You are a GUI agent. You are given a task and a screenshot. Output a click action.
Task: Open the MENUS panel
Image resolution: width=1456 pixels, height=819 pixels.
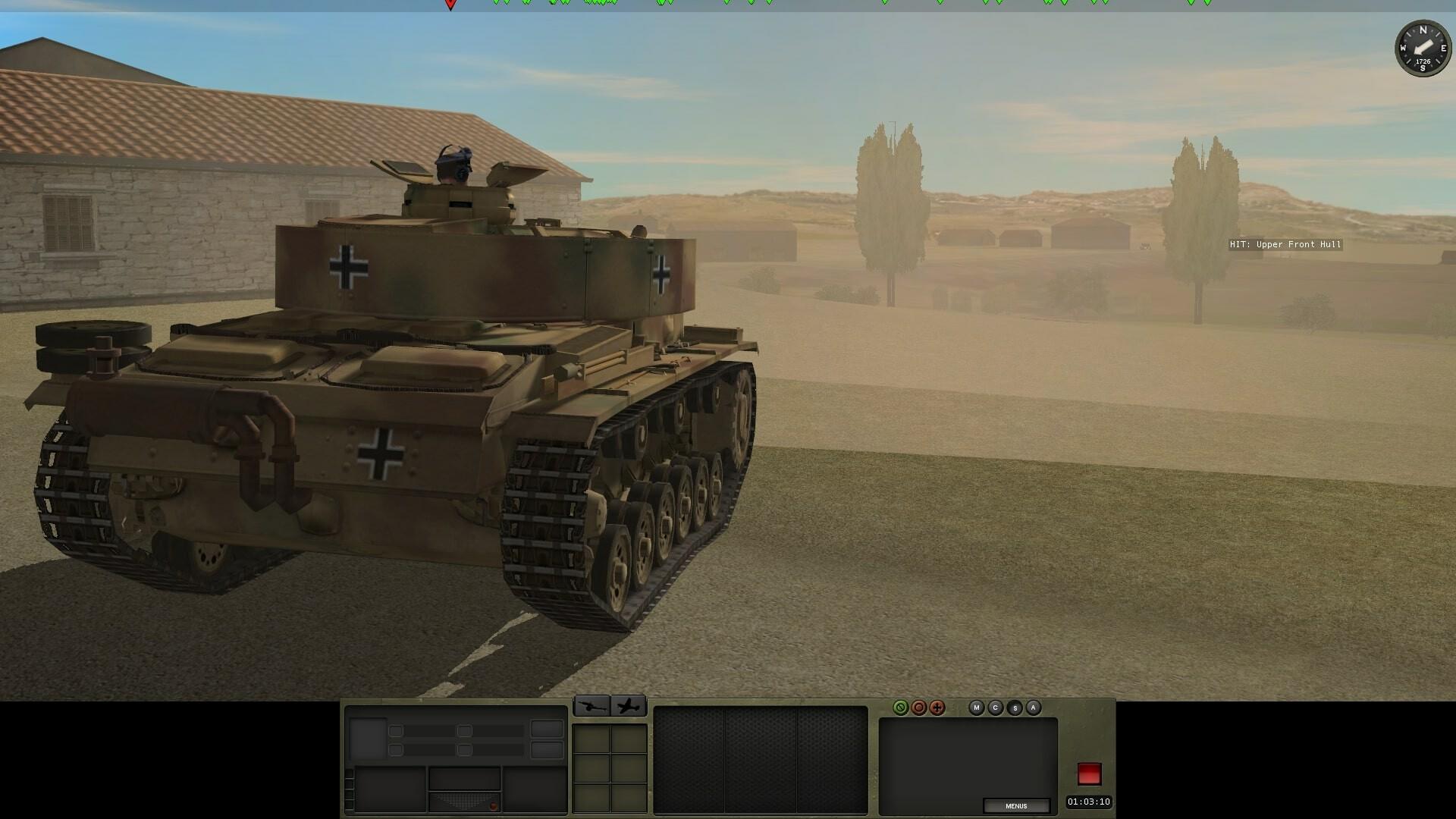1016,806
